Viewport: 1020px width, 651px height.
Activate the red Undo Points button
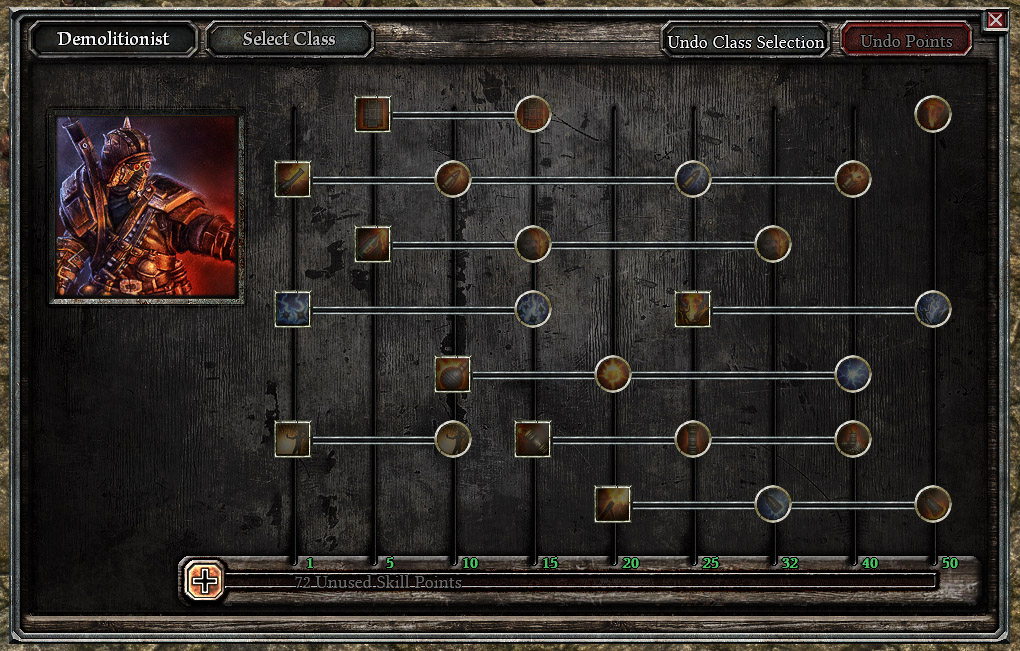pos(906,41)
